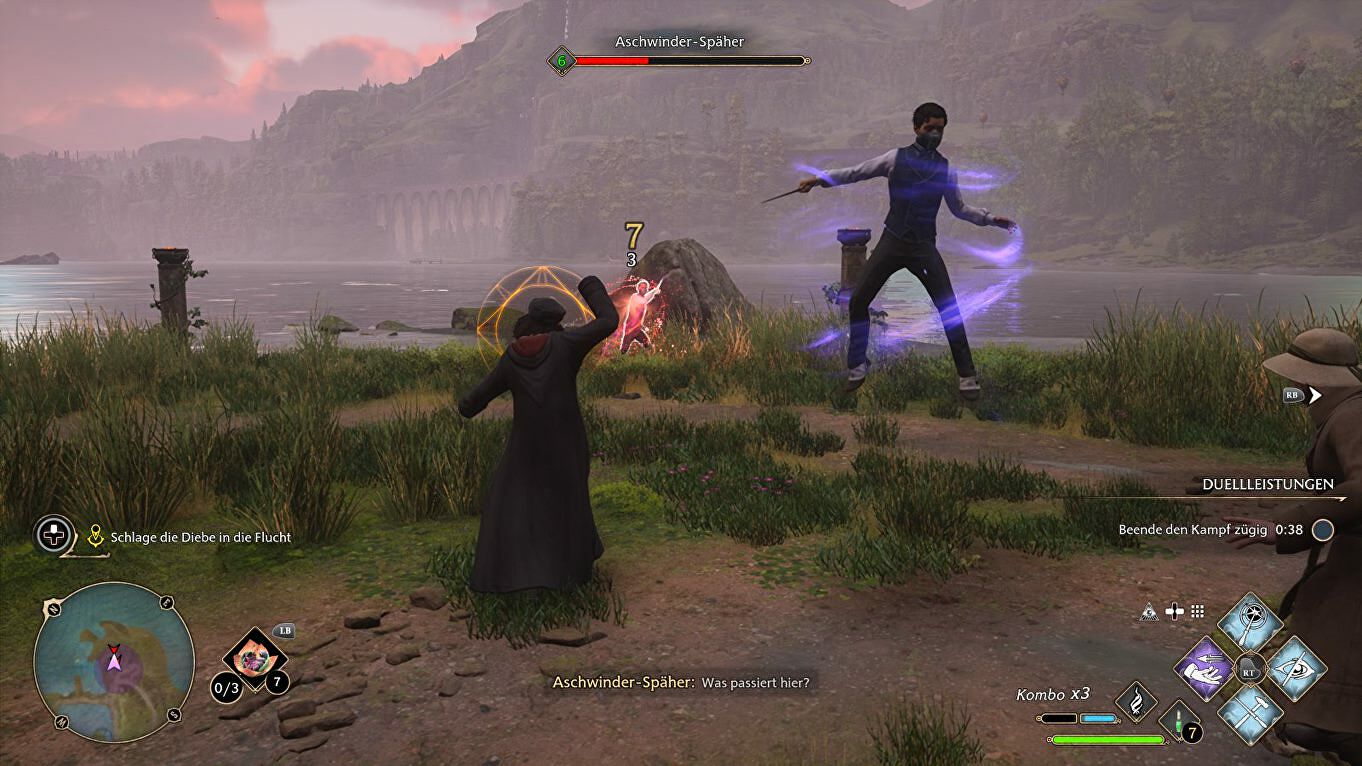The width and height of the screenshot is (1362, 766).
Task: Open the 'Beende den Kampf zügig' duel feat
Action: coord(1210,530)
